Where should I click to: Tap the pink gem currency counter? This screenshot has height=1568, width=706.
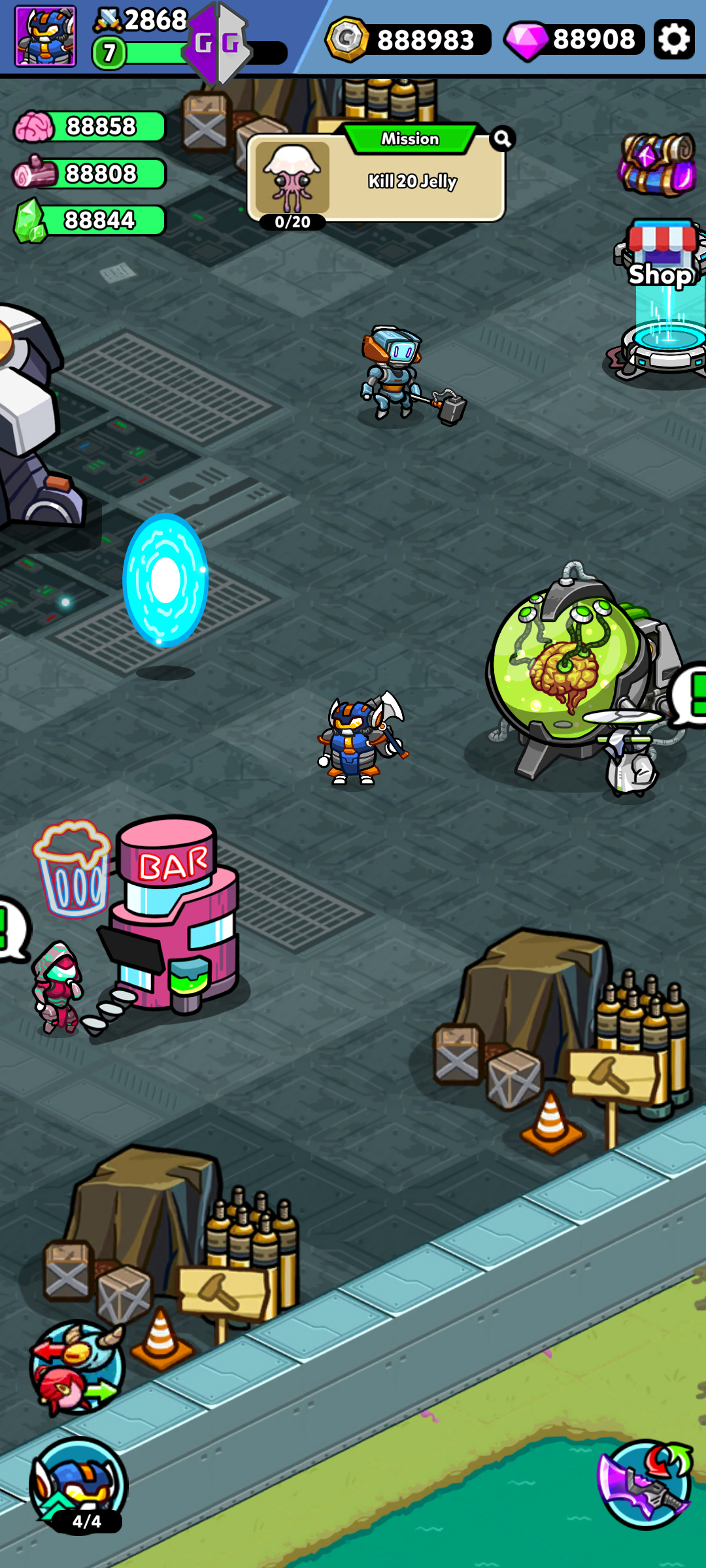coord(574,39)
